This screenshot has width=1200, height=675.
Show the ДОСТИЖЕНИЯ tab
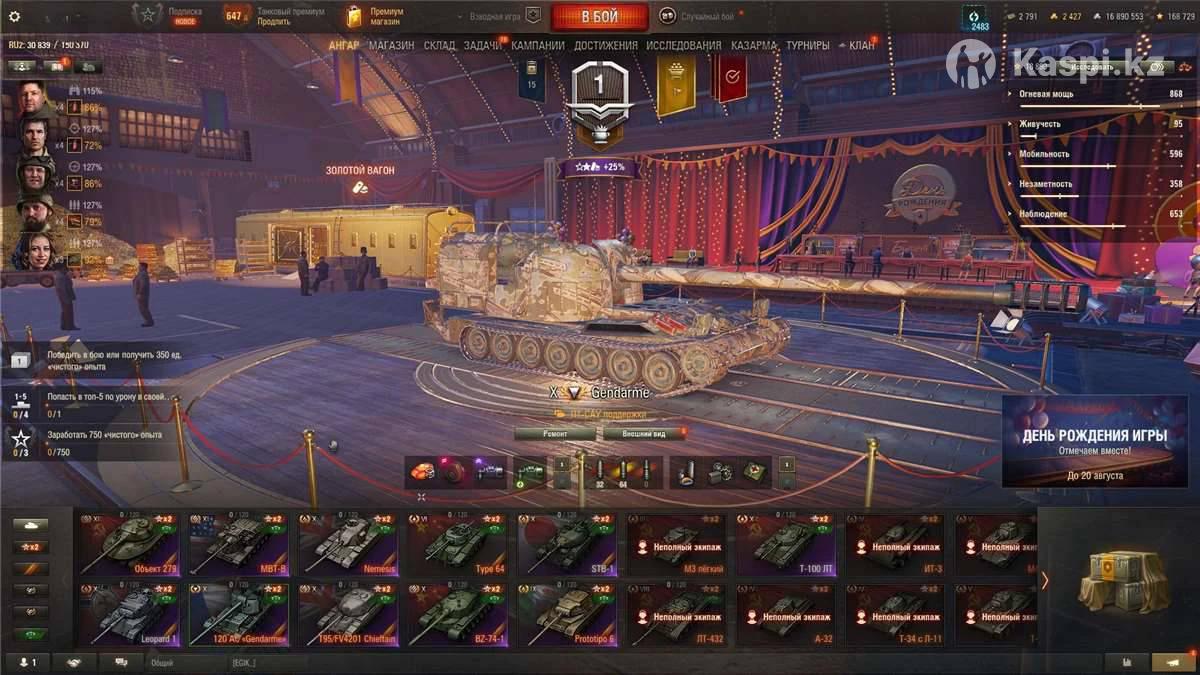tap(606, 46)
